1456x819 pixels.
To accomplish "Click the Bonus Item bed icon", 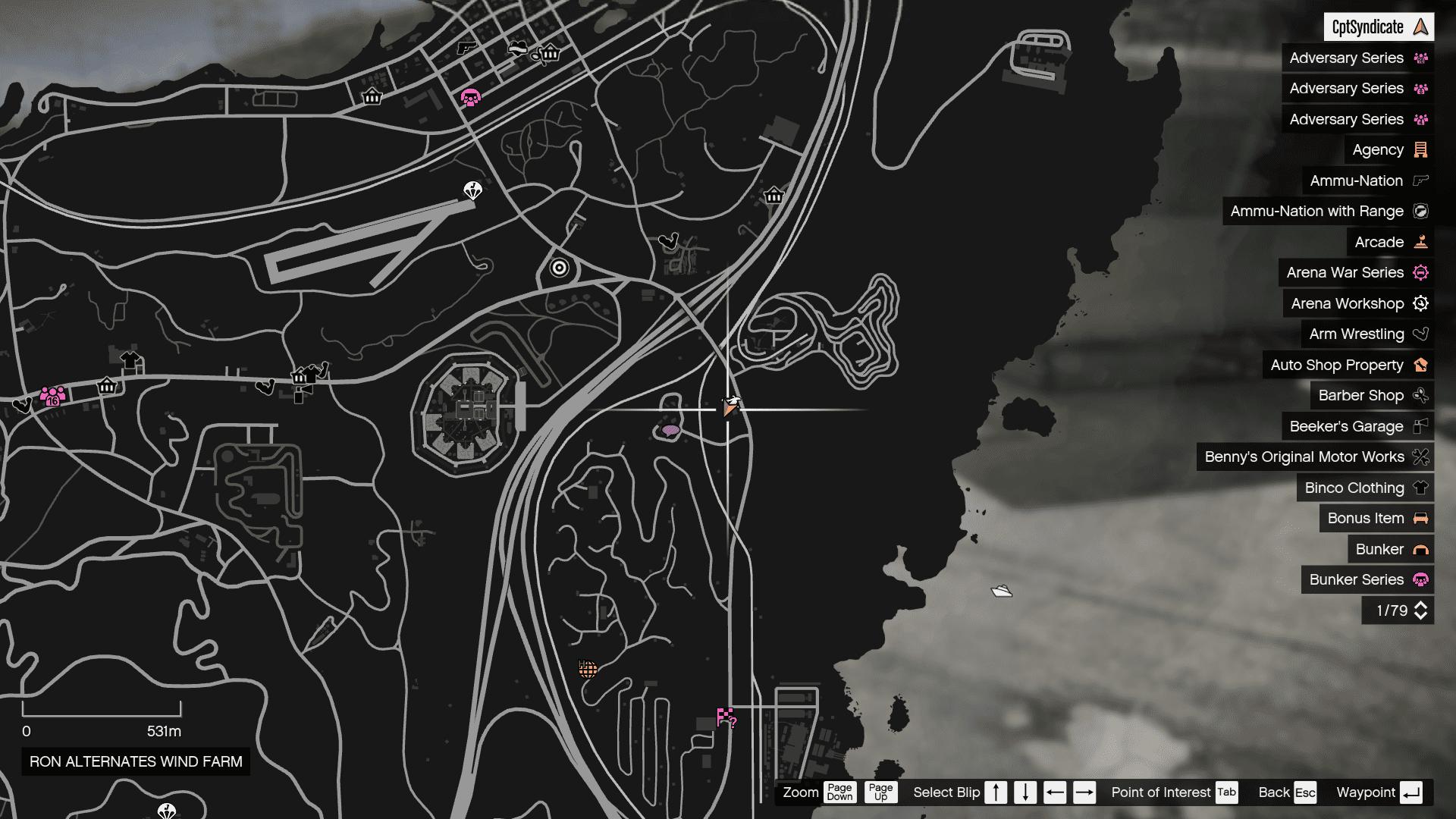I will 1420,518.
